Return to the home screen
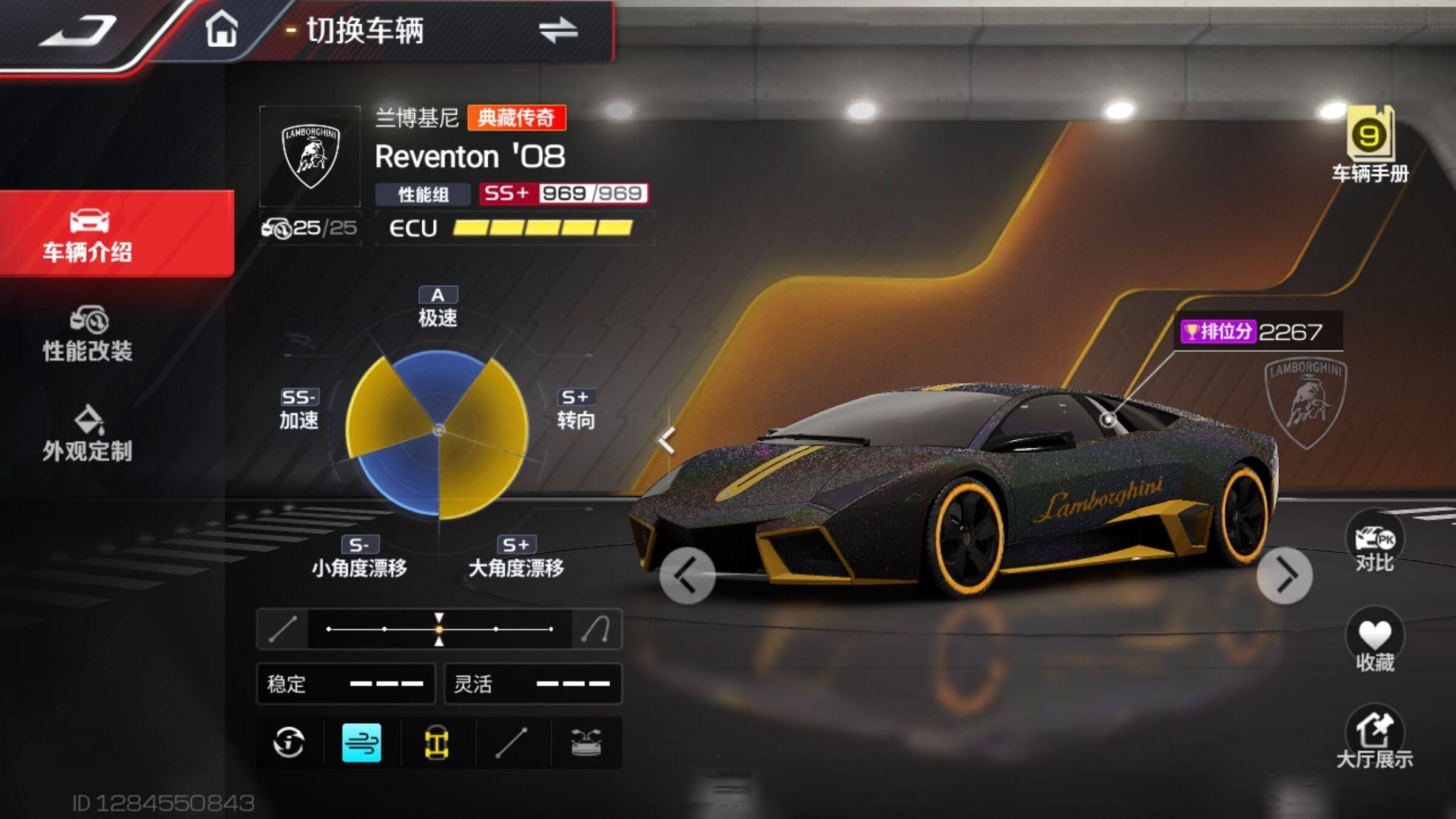The height and width of the screenshot is (819, 1456). click(x=221, y=30)
